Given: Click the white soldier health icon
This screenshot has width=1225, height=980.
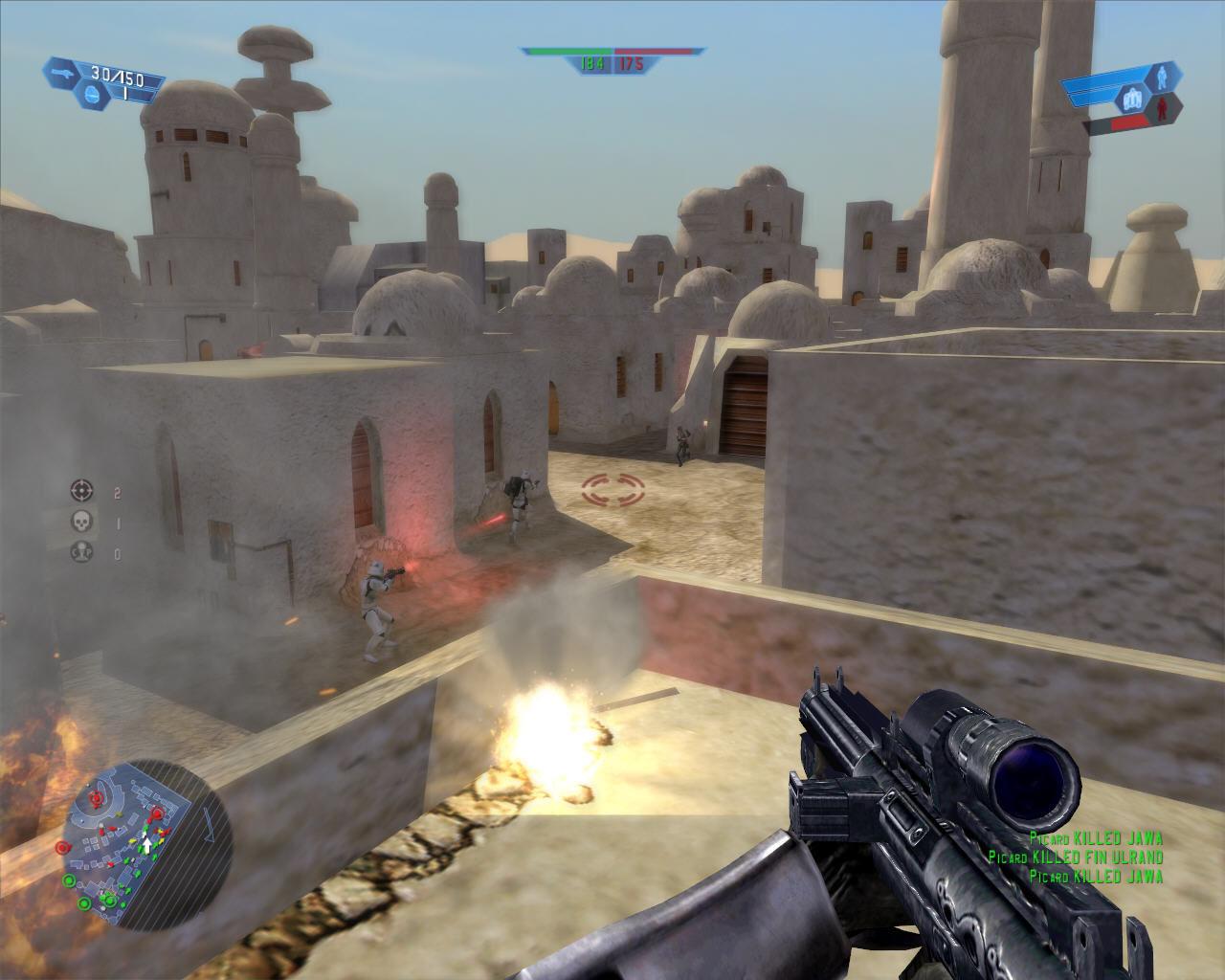Looking at the screenshot, I should click(x=1161, y=79).
